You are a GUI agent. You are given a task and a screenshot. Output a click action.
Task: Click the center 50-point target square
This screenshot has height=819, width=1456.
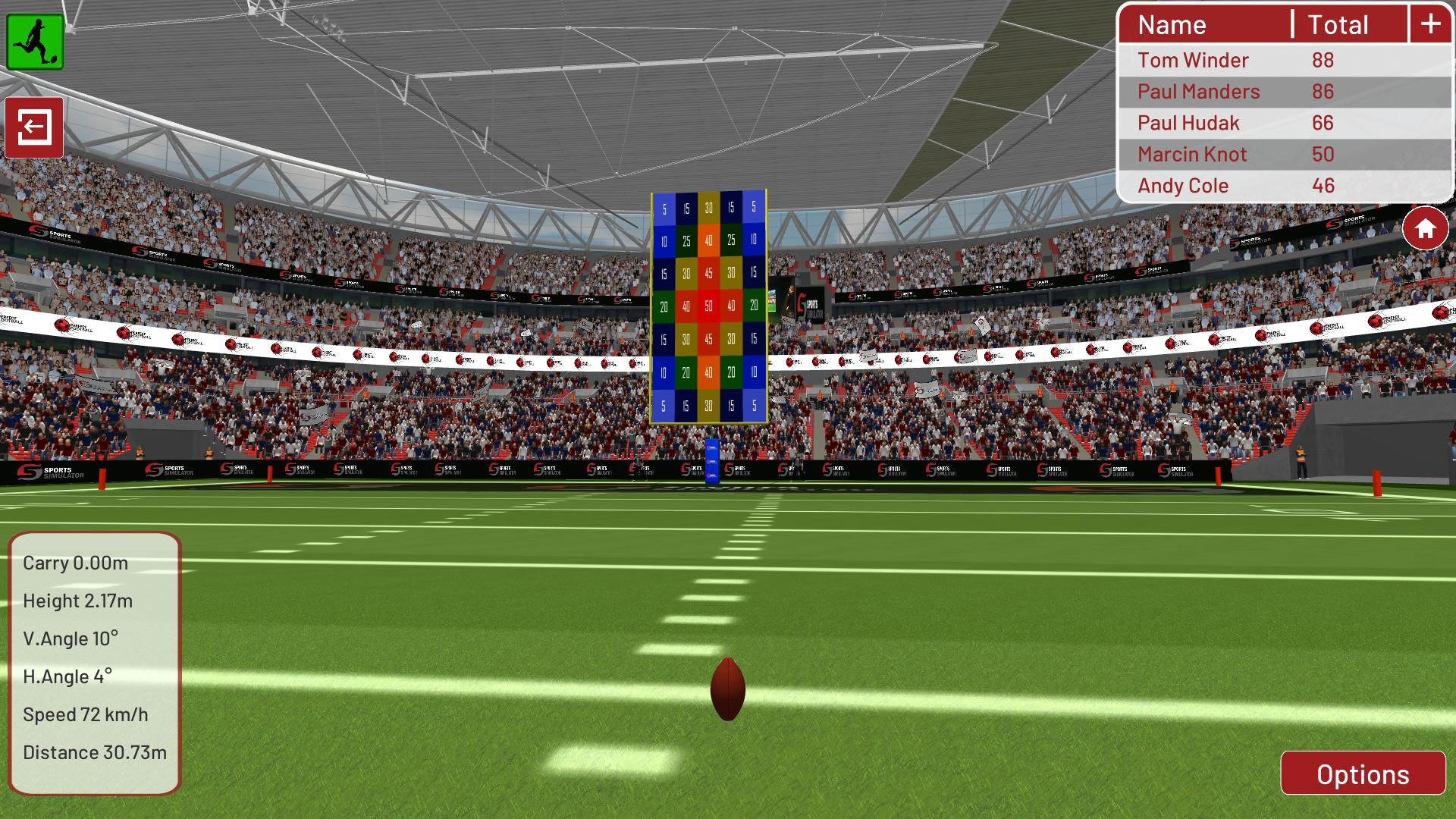click(708, 306)
